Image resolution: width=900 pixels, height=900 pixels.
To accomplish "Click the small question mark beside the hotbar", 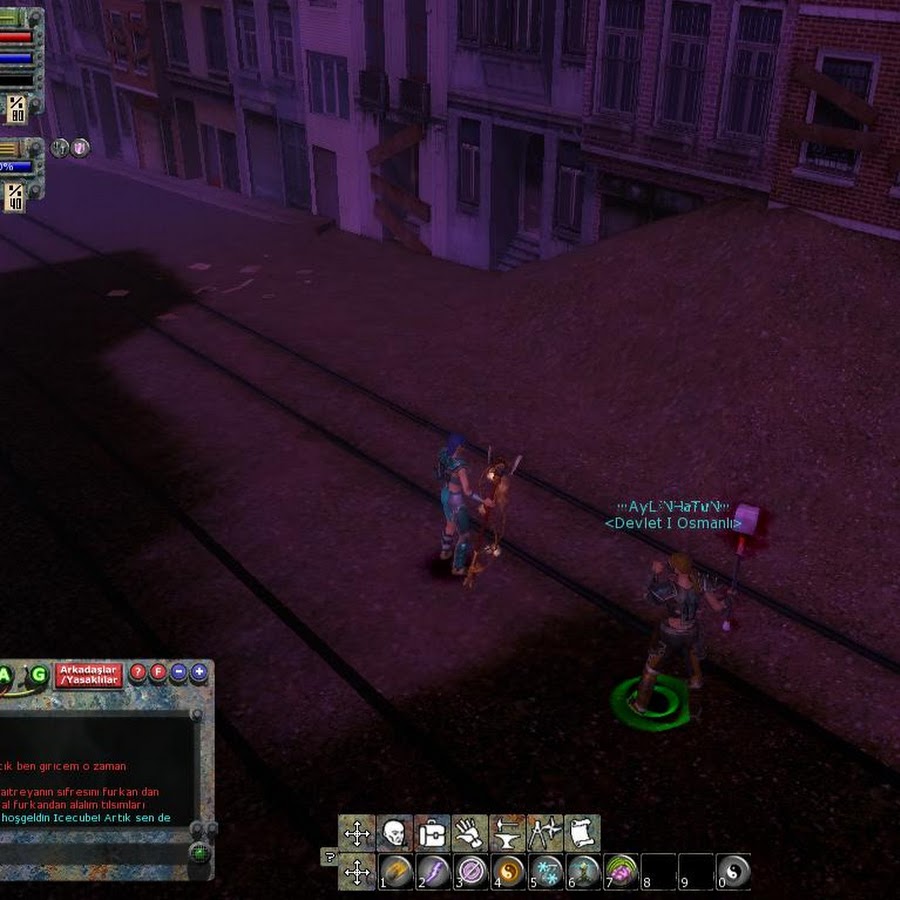I will point(328,856).
